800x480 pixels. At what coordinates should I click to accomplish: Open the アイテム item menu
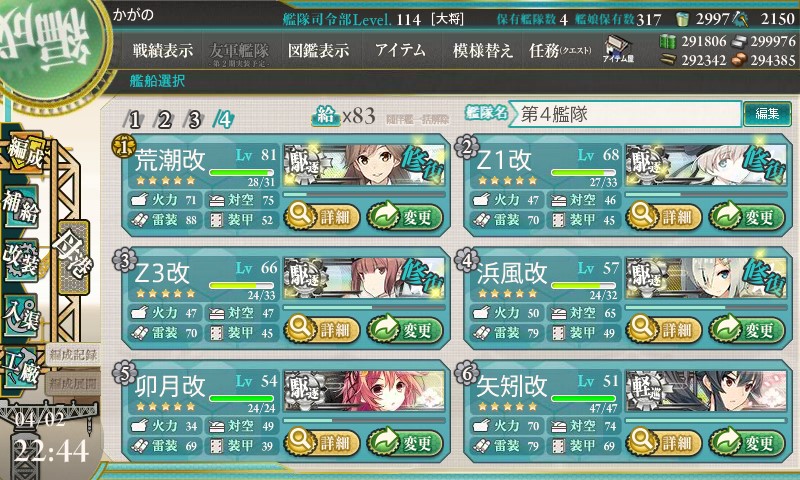[400, 50]
